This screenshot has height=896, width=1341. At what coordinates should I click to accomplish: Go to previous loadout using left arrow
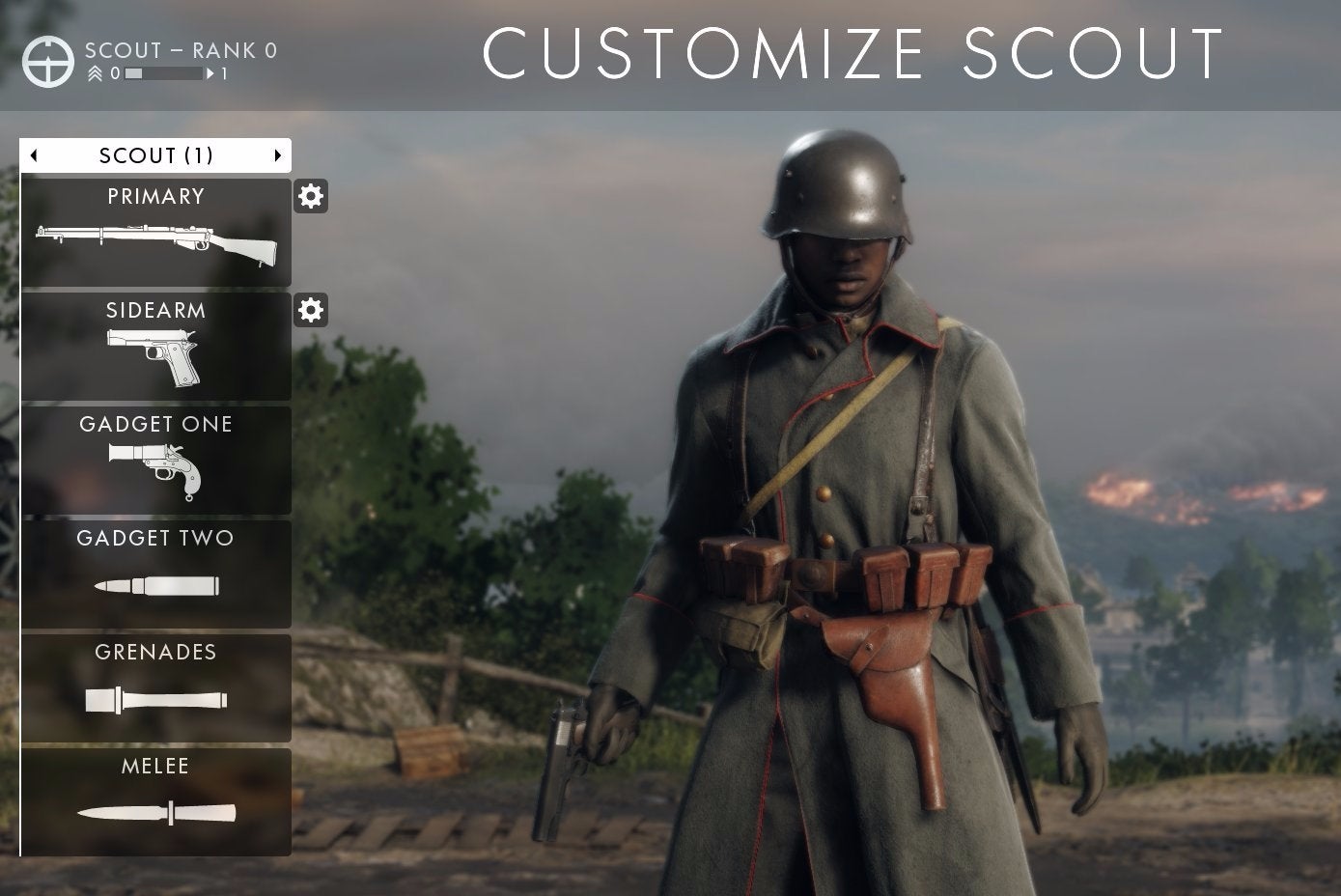32,154
